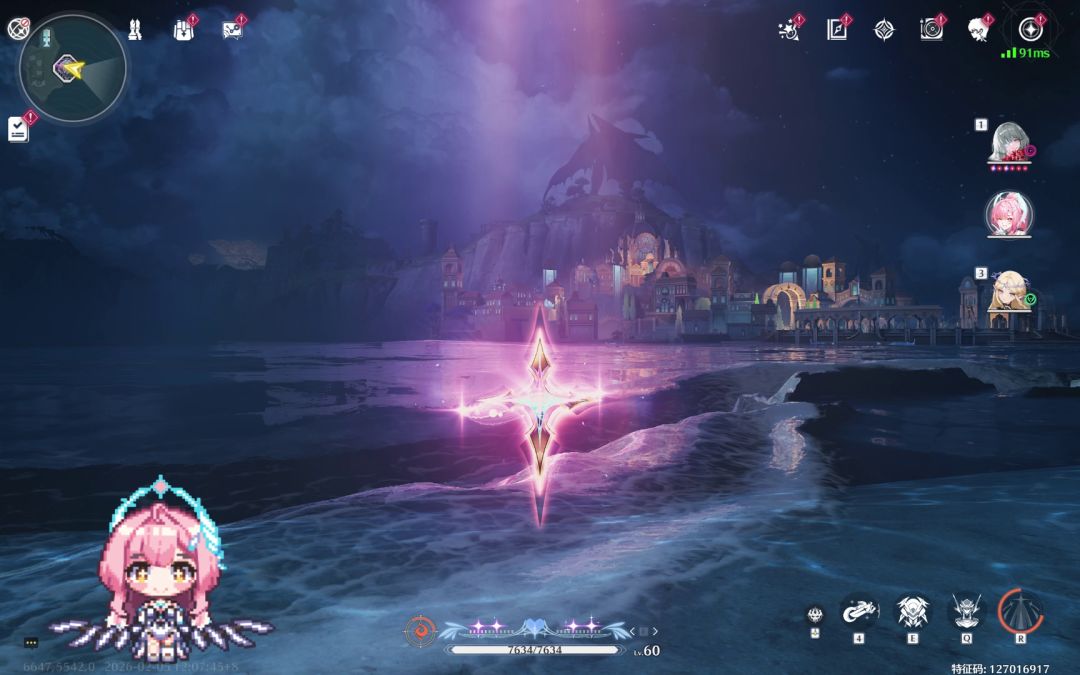Open the compass guidebook icon
The width and height of the screenshot is (1080, 675).
(x=837, y=30)
